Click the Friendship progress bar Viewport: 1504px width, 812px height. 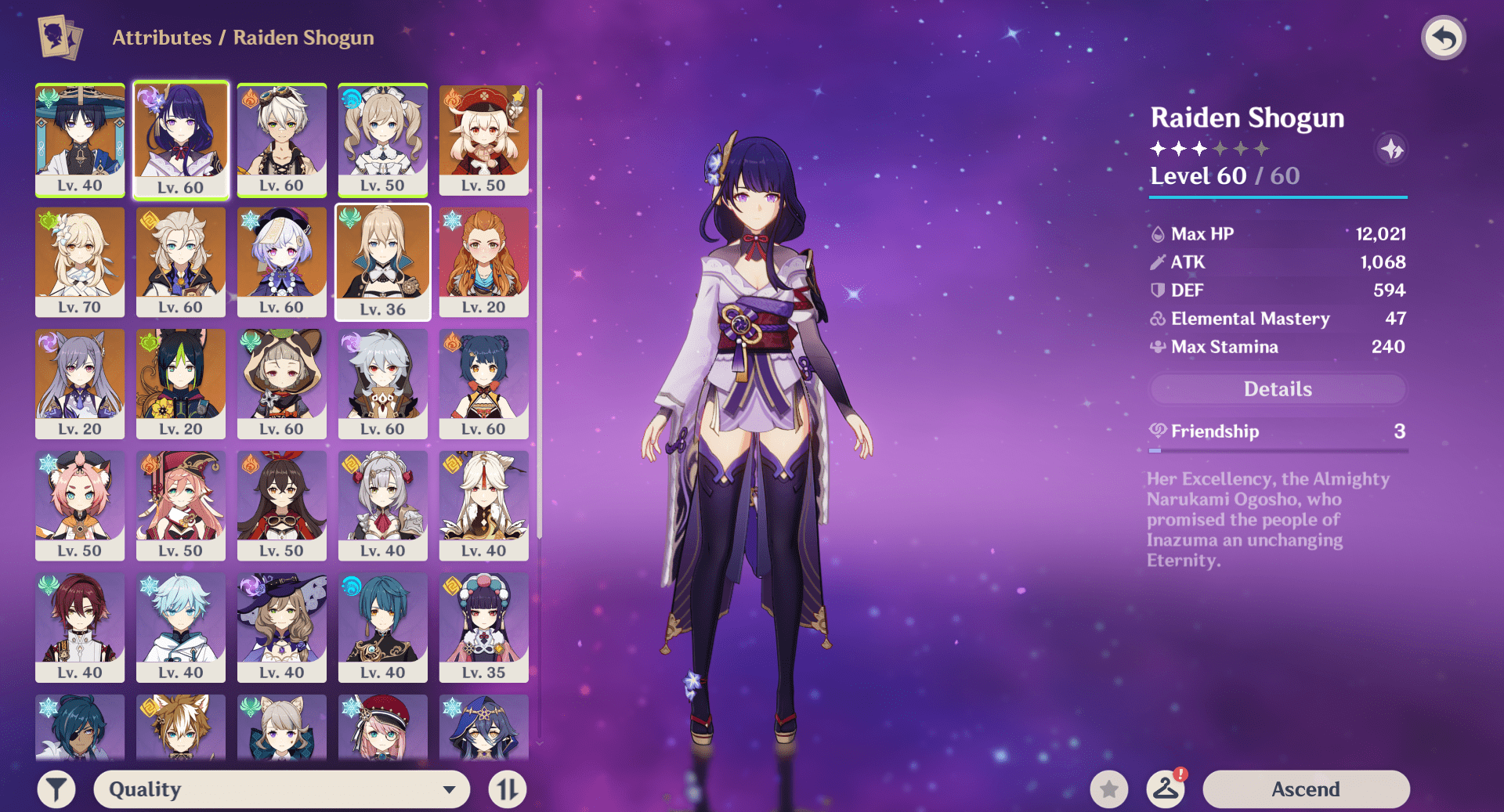coord(1277,450)
